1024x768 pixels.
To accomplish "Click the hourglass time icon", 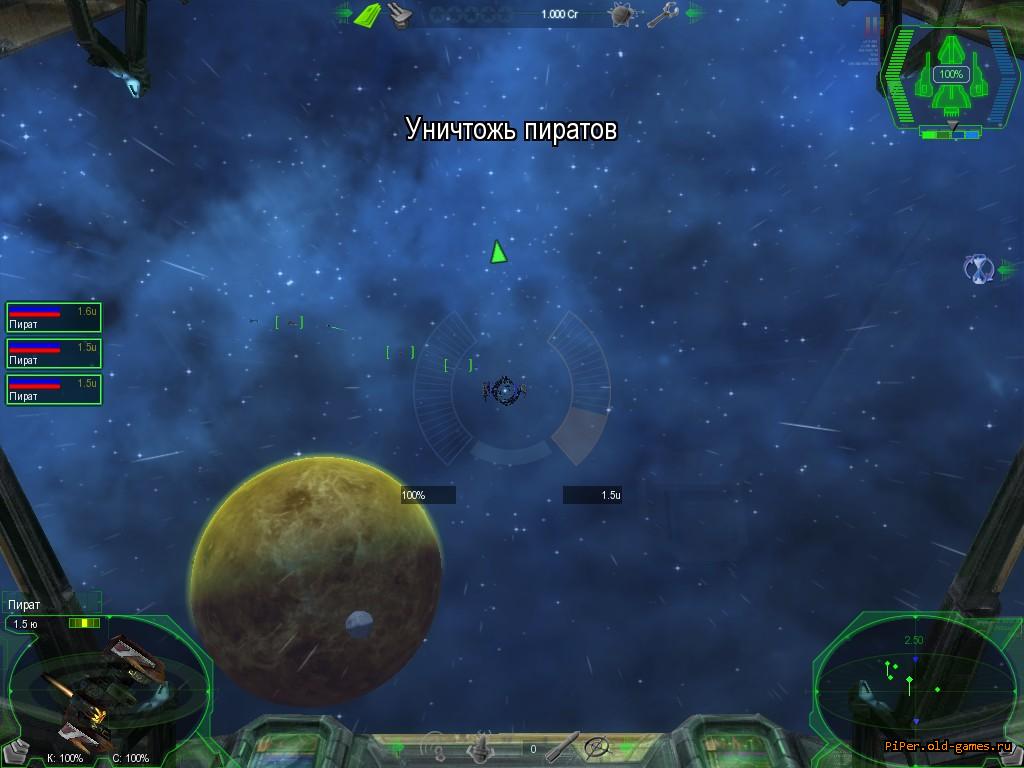I will 979,268.
